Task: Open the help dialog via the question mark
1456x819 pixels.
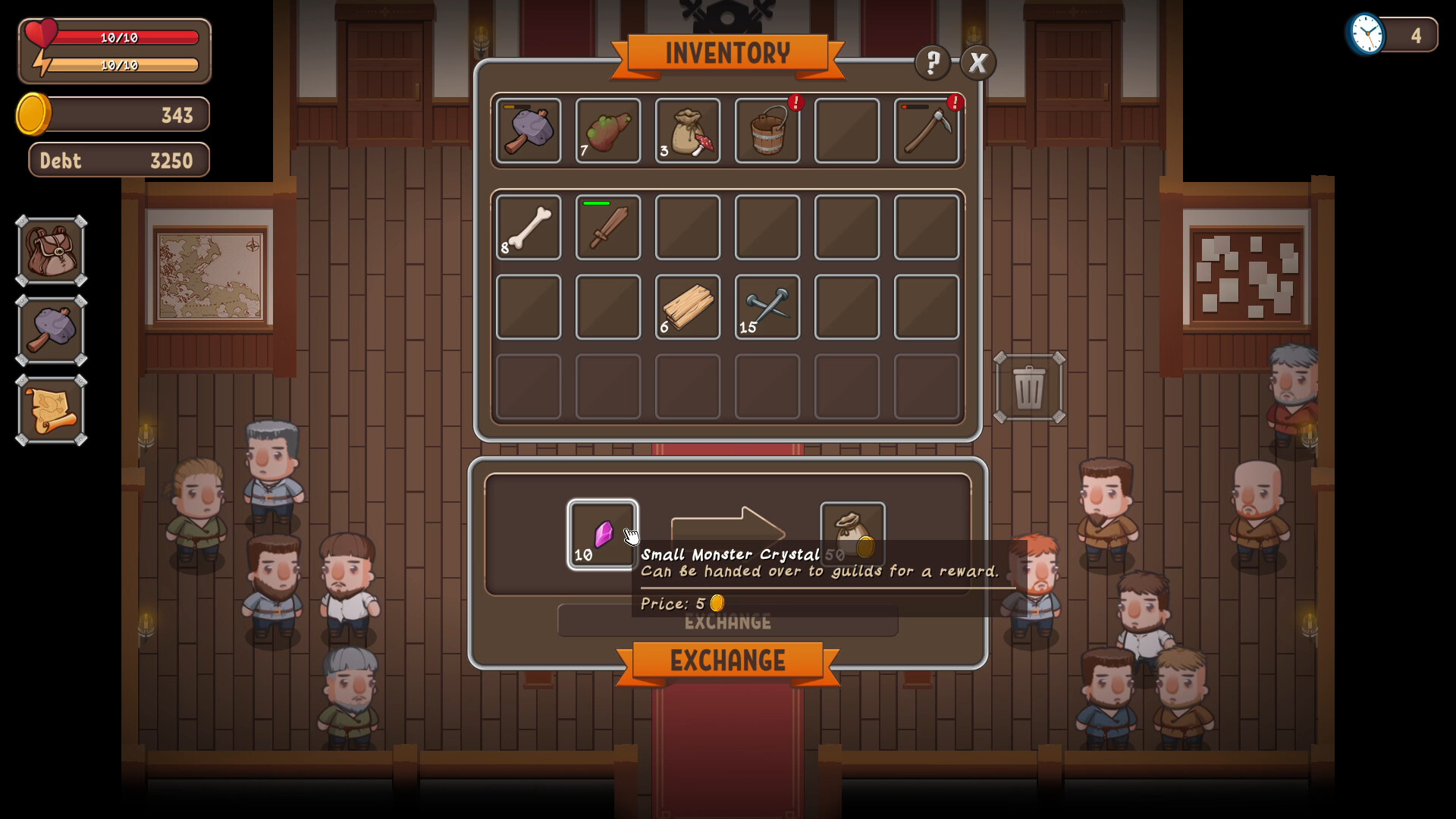Action: pyautogui.click(x=931, y=63)
